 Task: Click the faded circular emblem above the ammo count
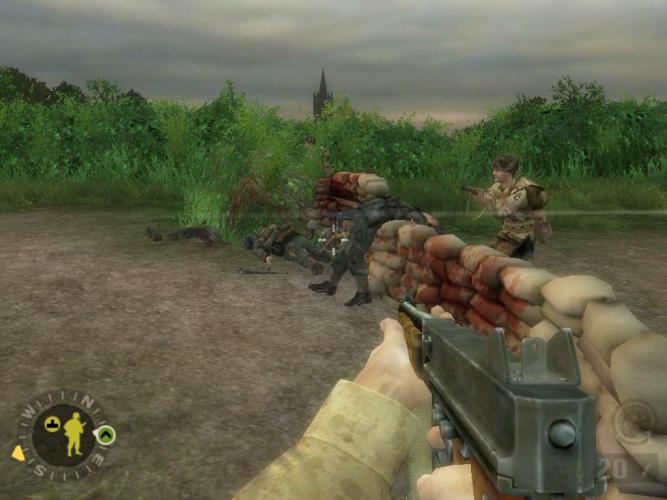click(634, 420)
